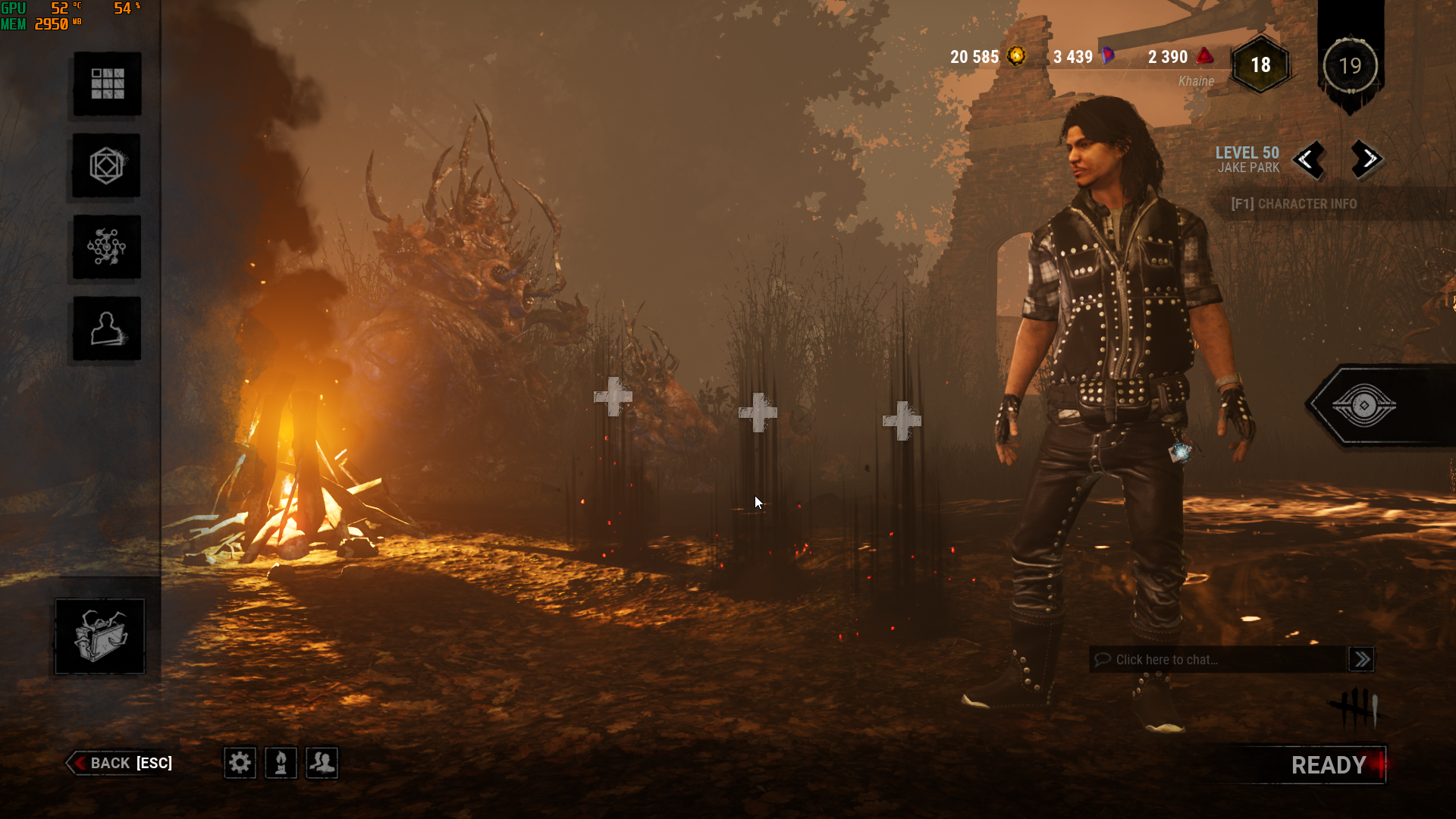Switch to the previous character arrow
The height and width of the screenshot is (819, 1456).
tap(1308, 159)
